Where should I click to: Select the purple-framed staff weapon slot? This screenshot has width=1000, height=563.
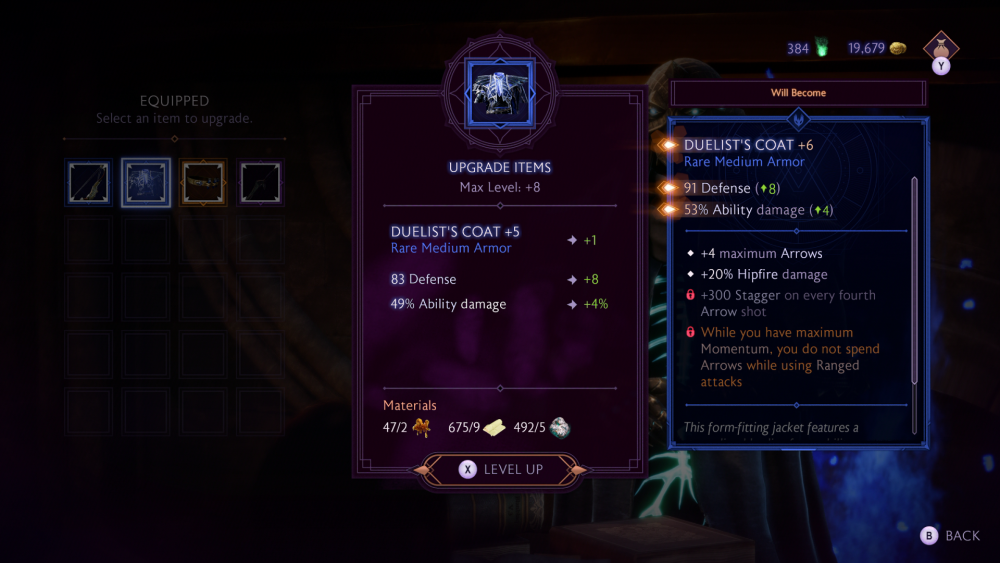[261, 183]
